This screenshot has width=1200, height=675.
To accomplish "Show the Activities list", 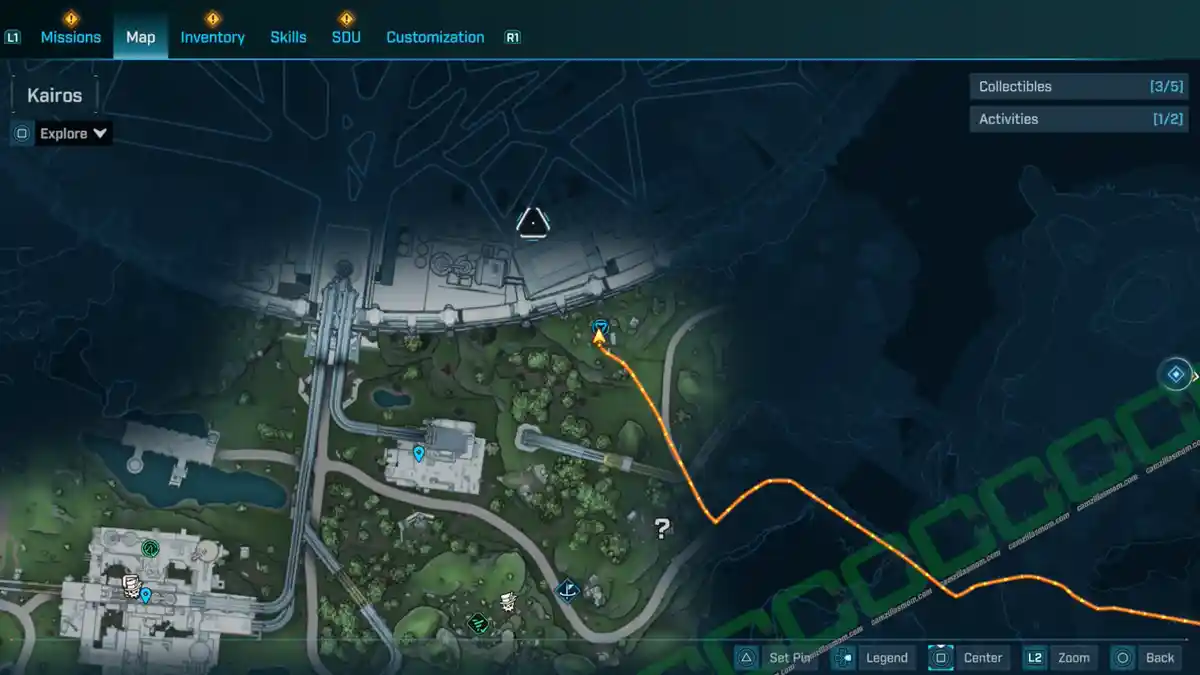I will pos(1076,119).
